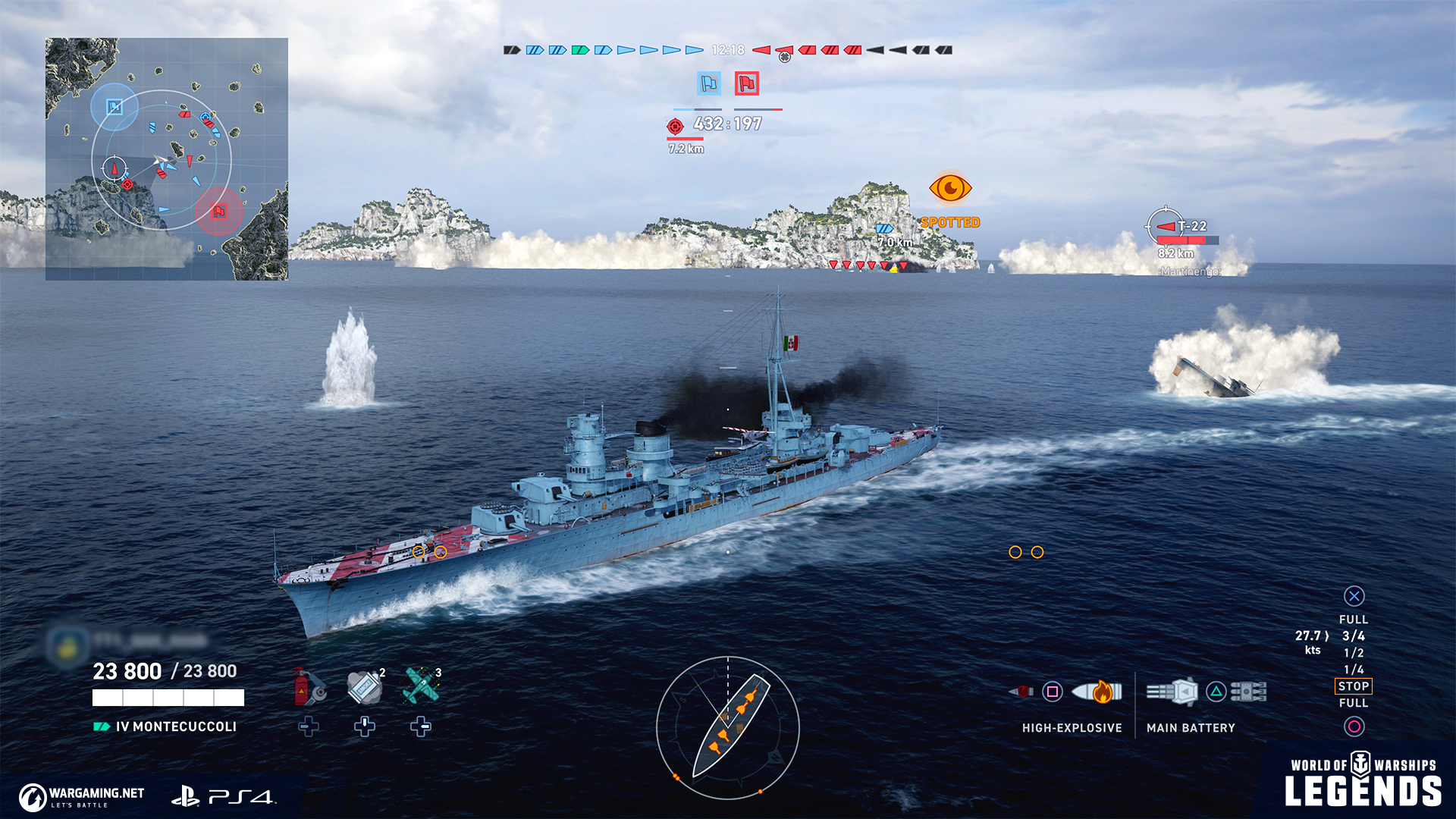
Task: Click the orange Spotted eye indicator
Action: pyautogui.click(x=950, y=188)
